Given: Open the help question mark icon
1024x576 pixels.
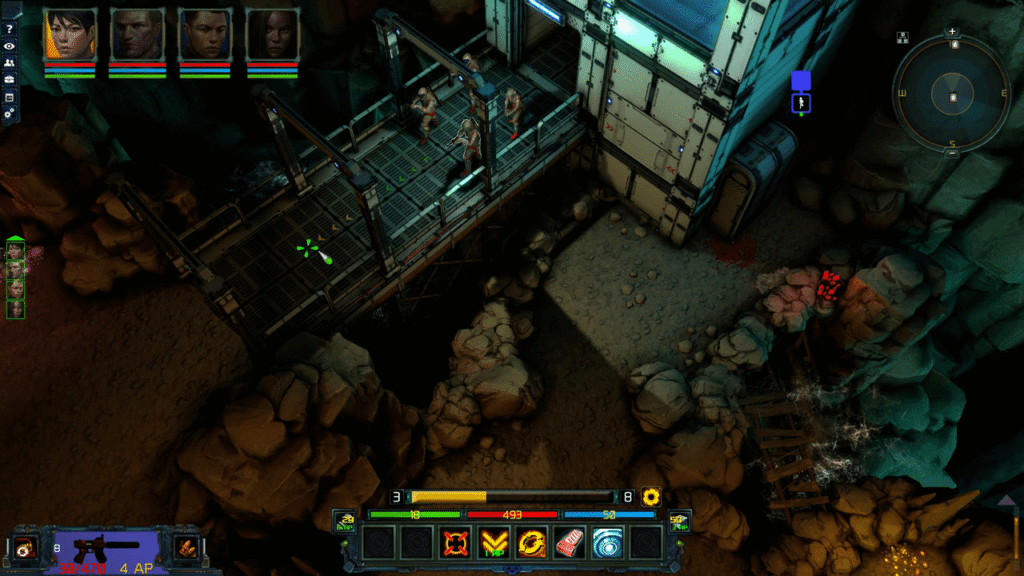Looking at the screenshot, I should pyautogui.click(x=9, y=29).
